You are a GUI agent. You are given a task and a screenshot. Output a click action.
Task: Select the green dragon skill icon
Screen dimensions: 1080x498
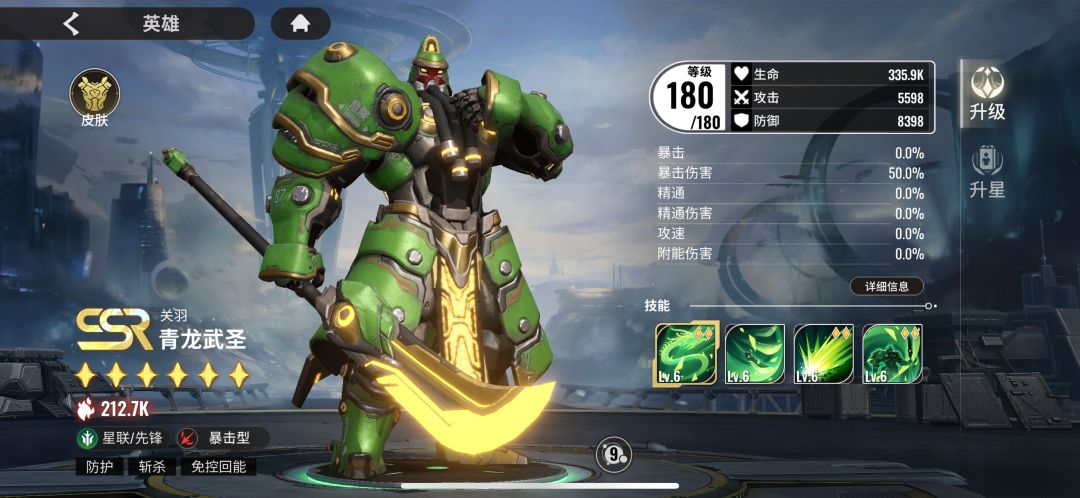[x=685, y=353]
